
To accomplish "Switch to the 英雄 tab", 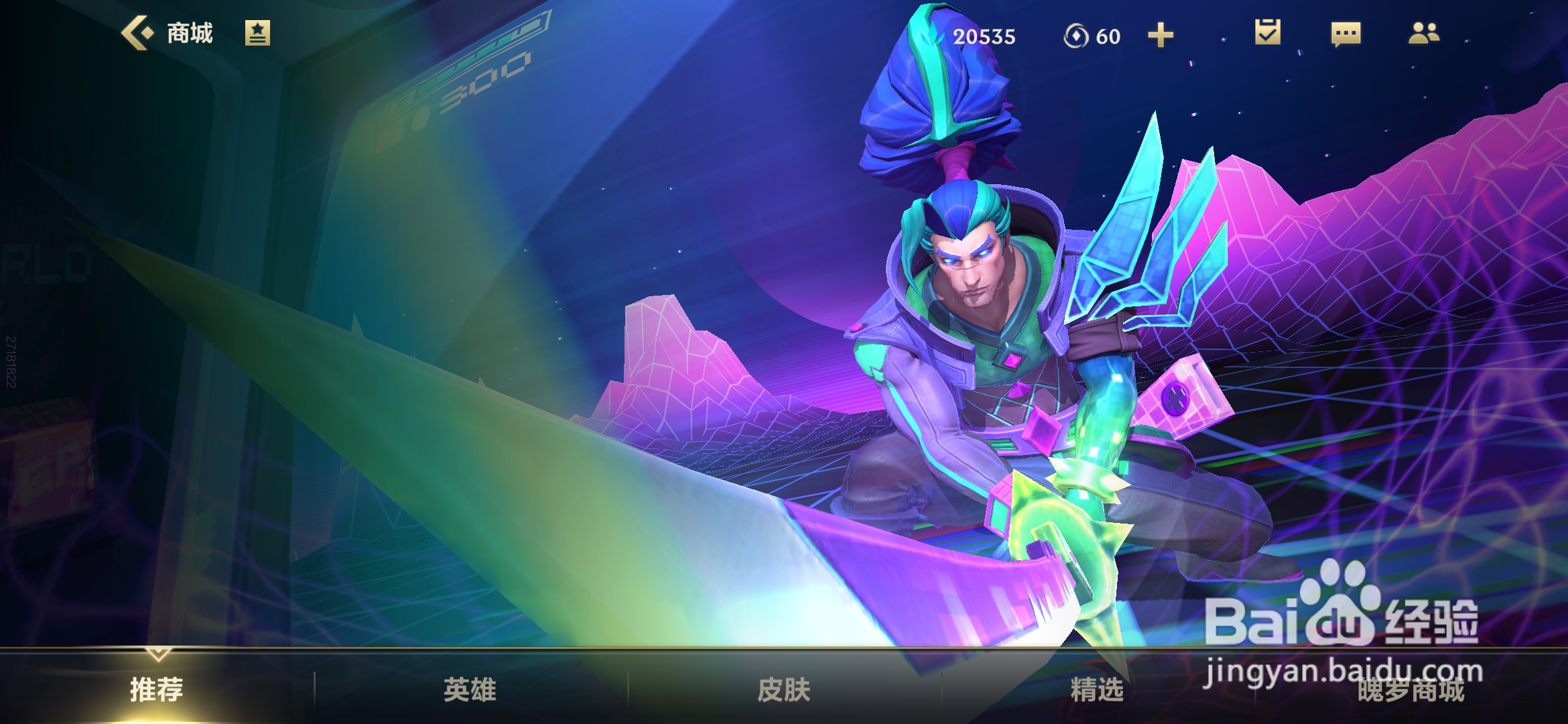I will pyautogui.click(x=471, y=688).
